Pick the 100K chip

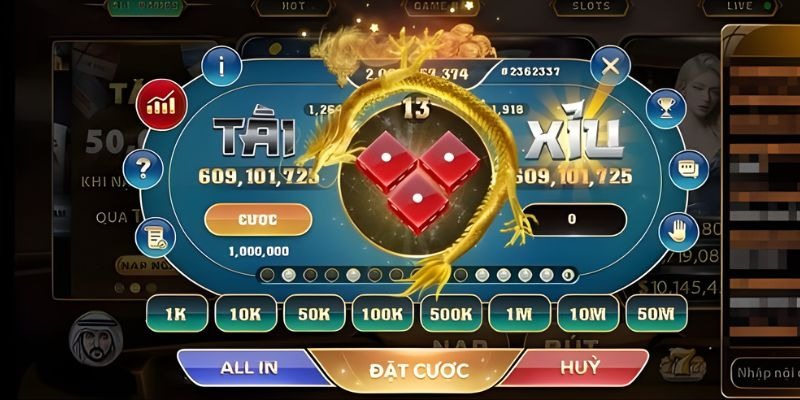(381, 313)
